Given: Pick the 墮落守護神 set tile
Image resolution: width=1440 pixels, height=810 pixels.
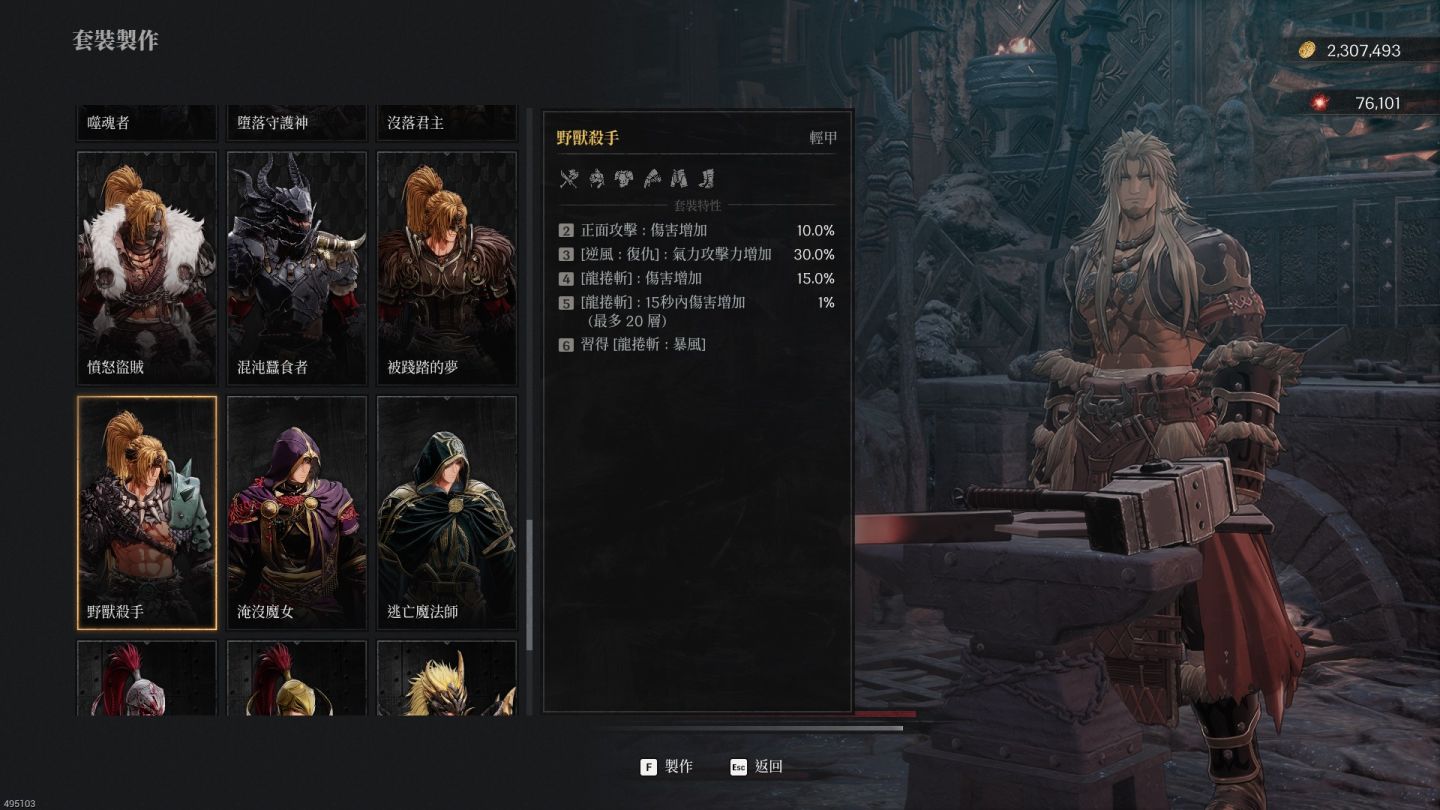Looking at the screenshot, I should pyautogui.click(x=297, y=123).
